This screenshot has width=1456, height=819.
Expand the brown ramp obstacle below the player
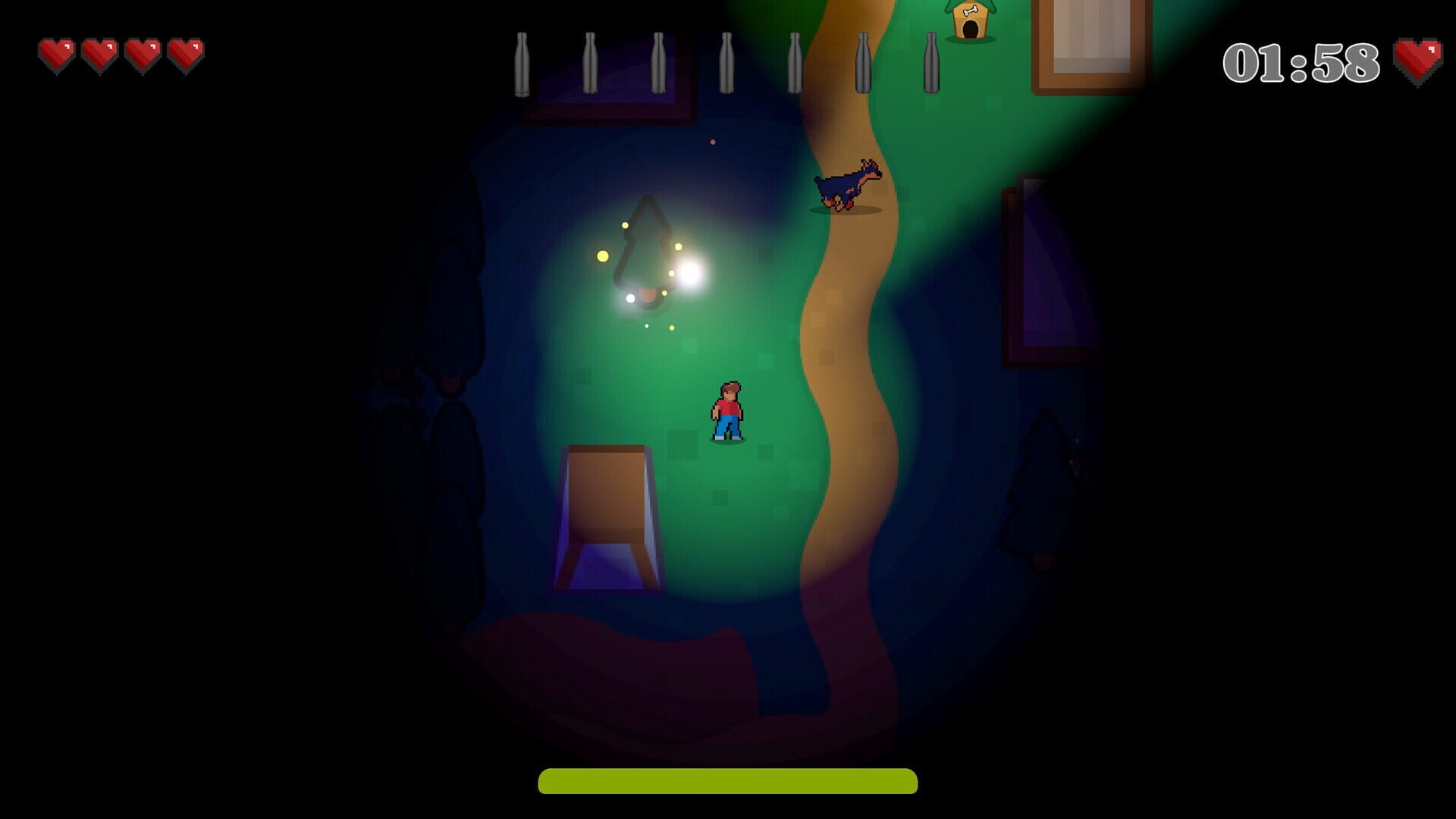607,516
